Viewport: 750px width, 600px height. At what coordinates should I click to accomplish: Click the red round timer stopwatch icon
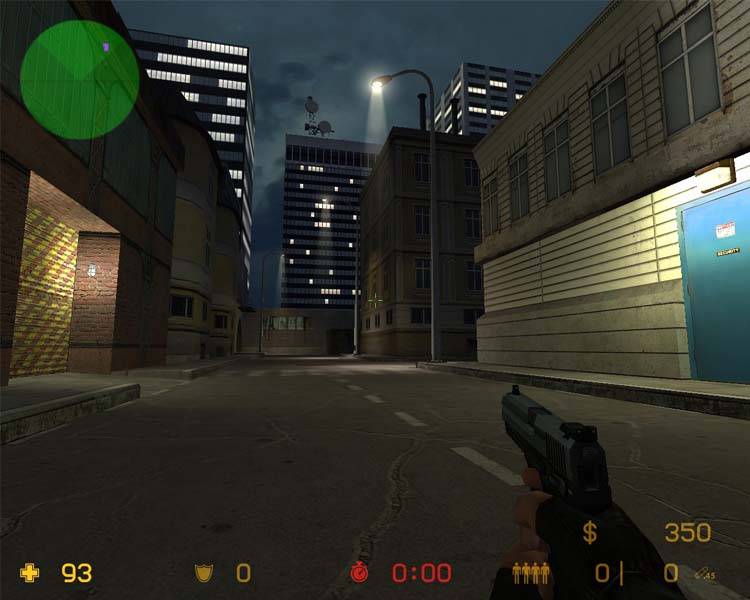pos(359,573)
